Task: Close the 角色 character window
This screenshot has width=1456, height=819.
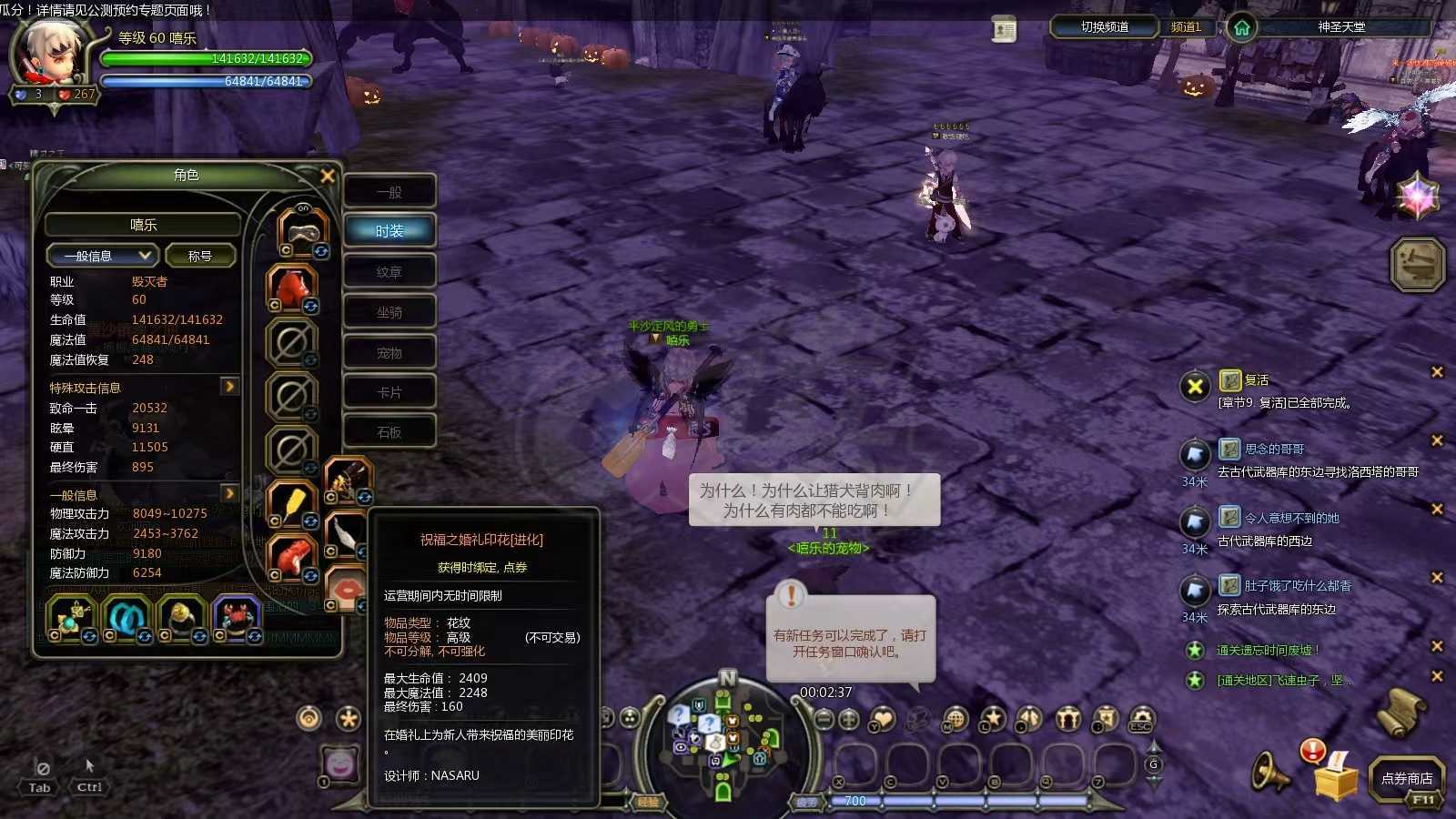Action: tap(328, 176)
